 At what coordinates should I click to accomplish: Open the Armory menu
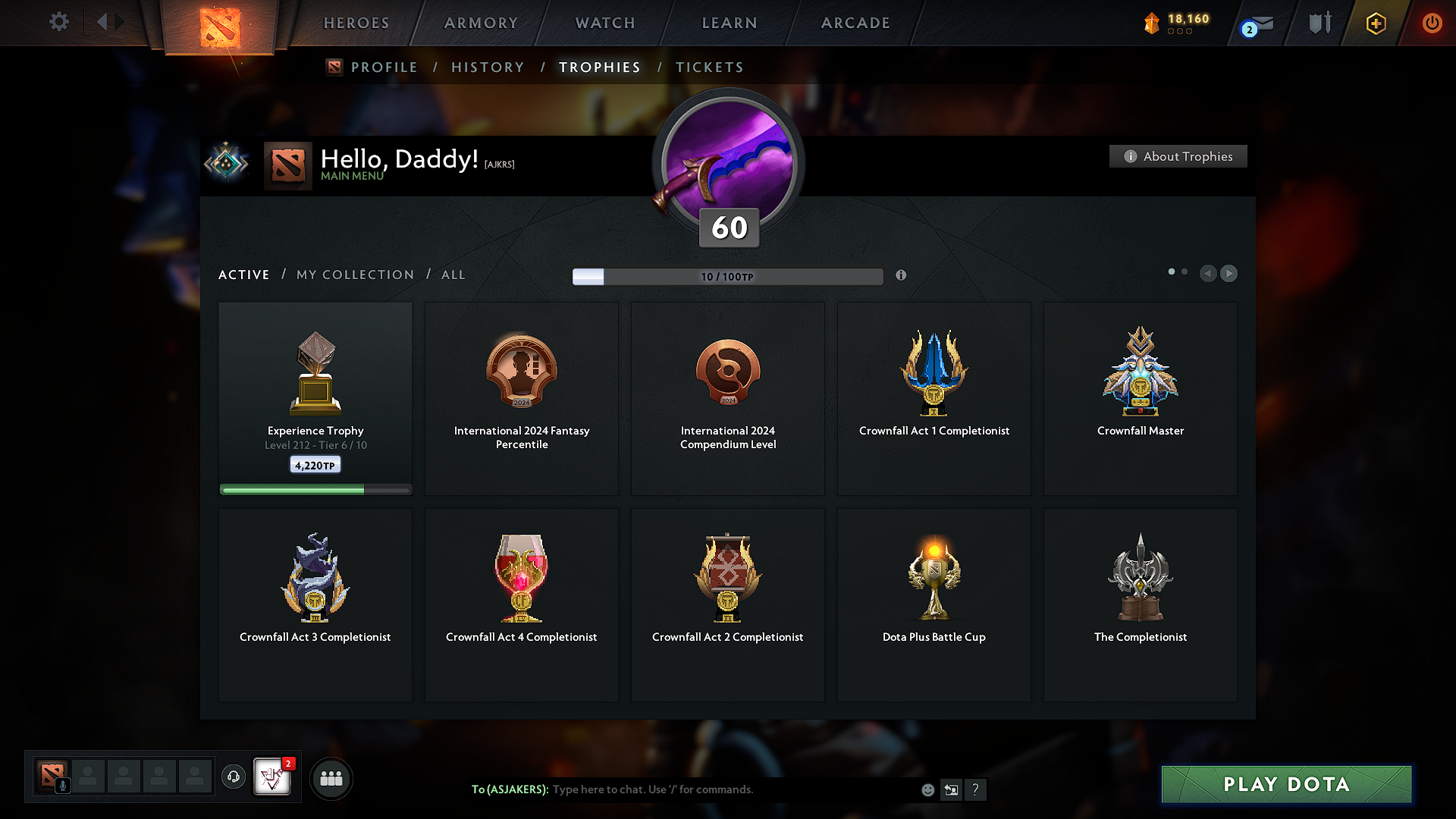point(481,23)
